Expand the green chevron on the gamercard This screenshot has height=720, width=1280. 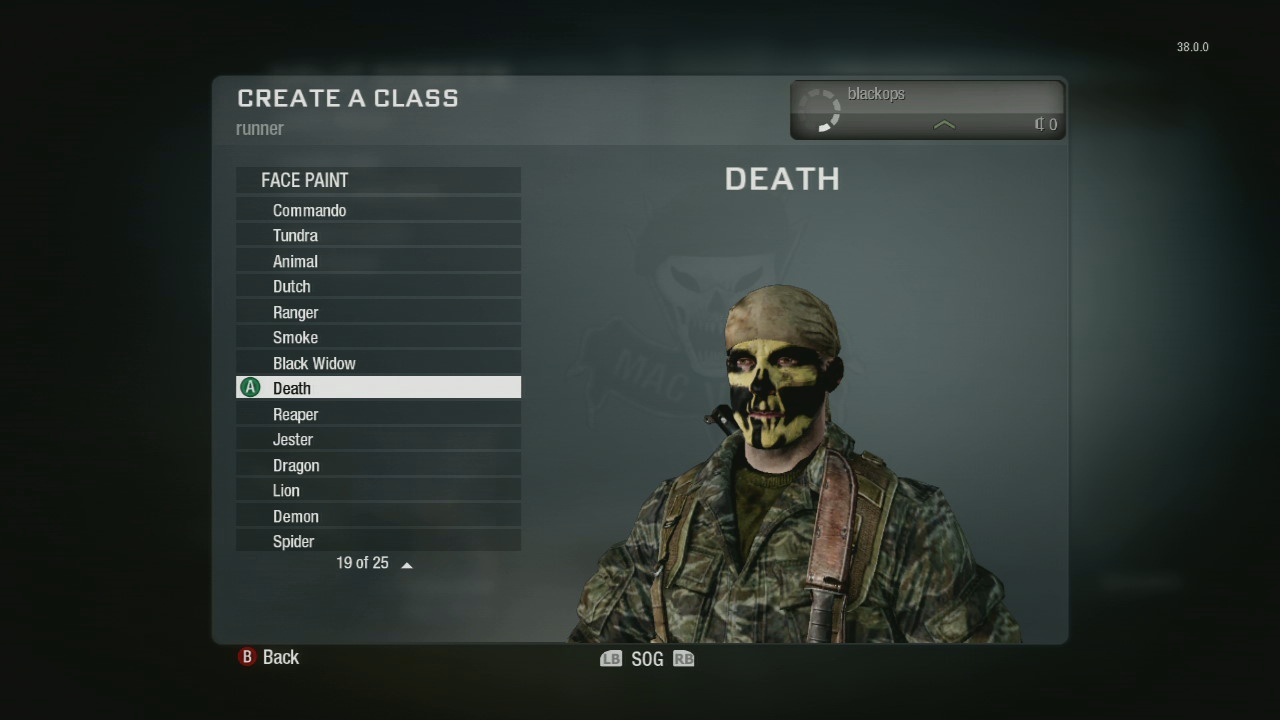click(943, 126)
